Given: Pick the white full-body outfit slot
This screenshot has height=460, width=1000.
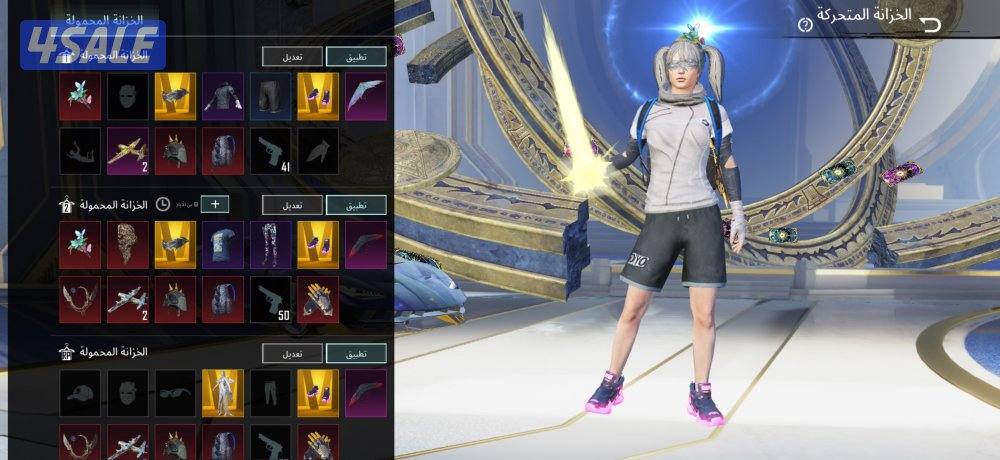Looking at the screenshot, I should (x=222, y=392).
